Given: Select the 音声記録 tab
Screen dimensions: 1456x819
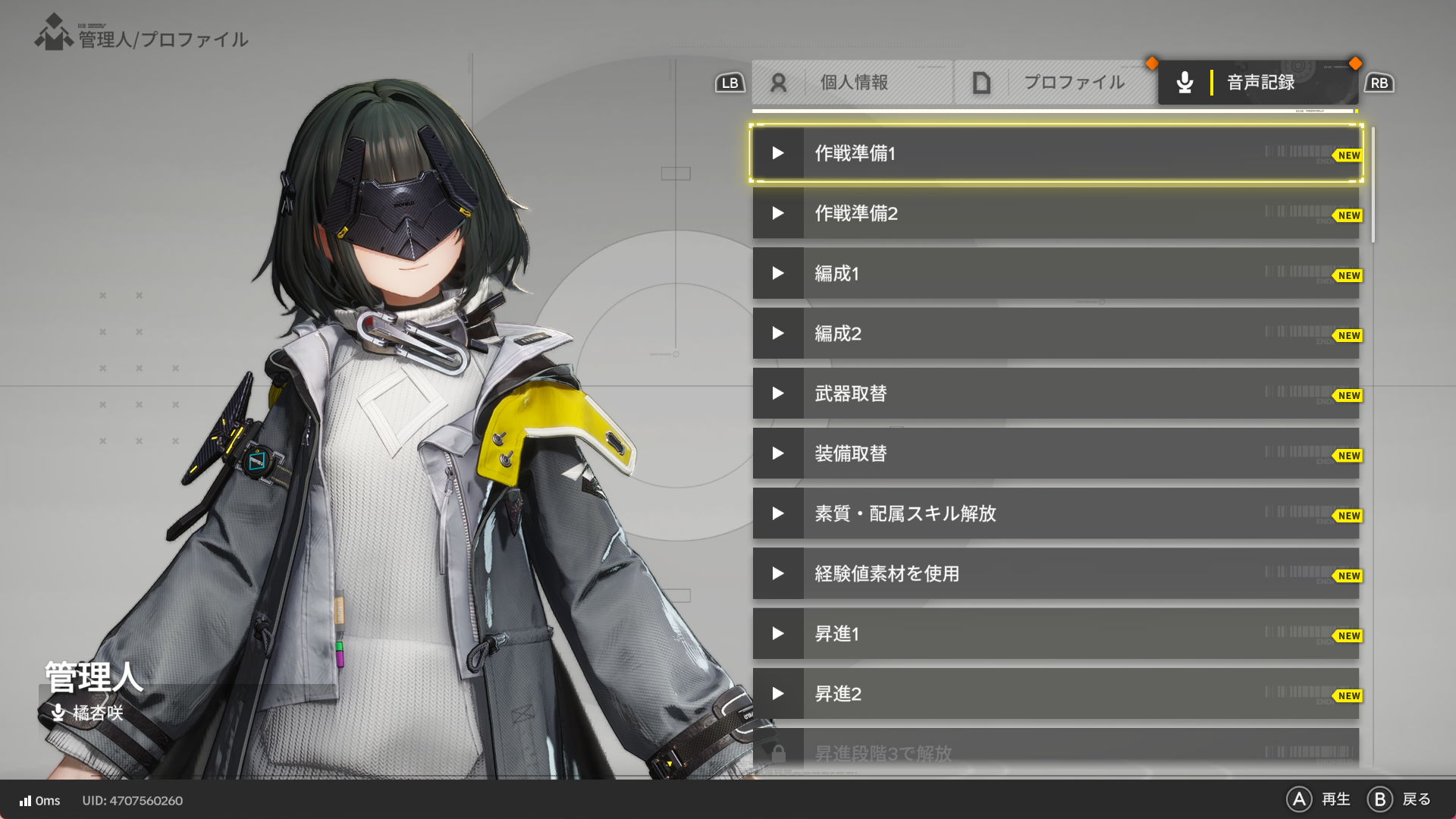Looking at the screenshot, I should coord(1257,83).
